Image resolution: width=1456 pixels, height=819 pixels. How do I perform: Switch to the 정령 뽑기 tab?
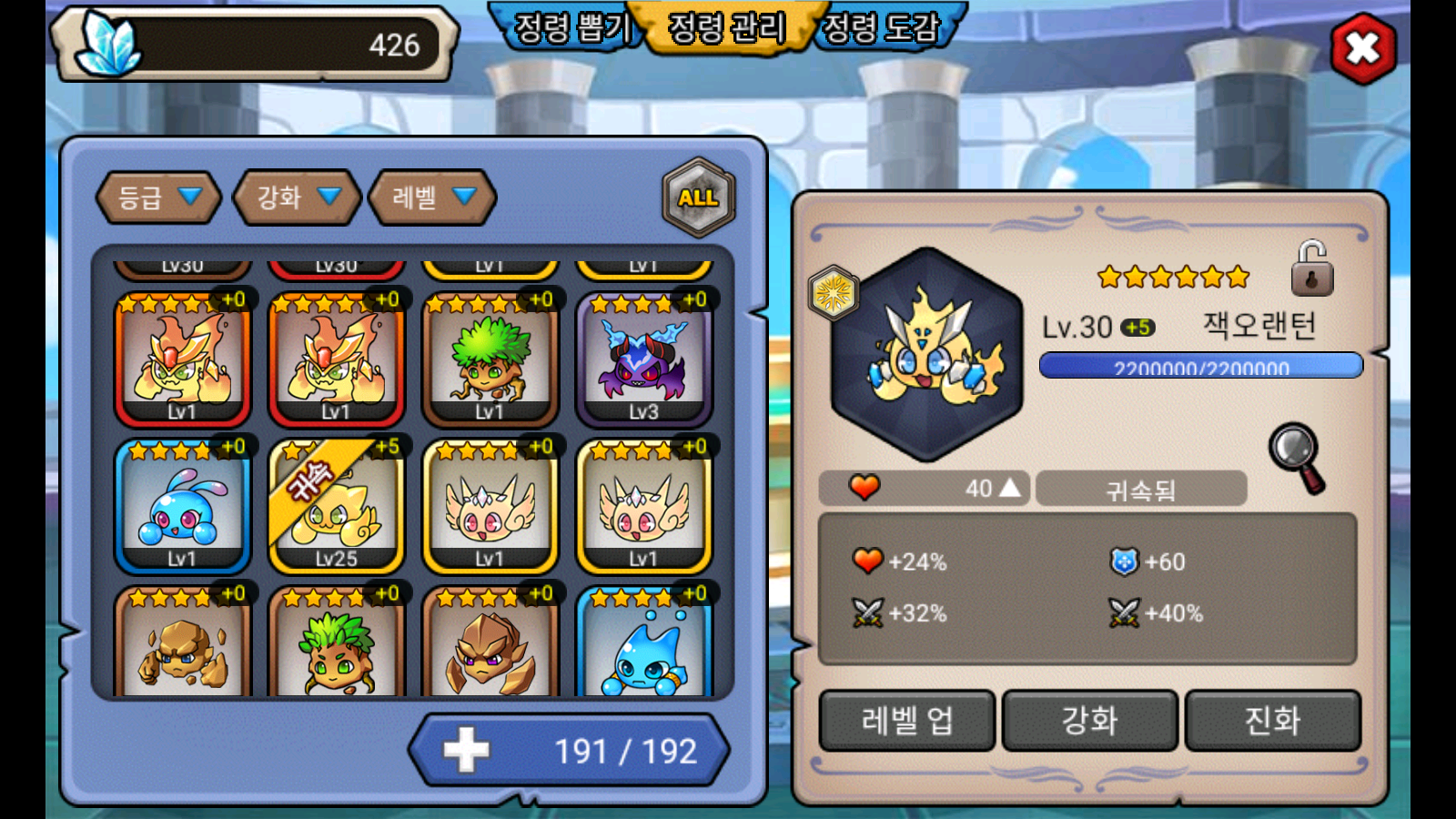tap(571, 27)
